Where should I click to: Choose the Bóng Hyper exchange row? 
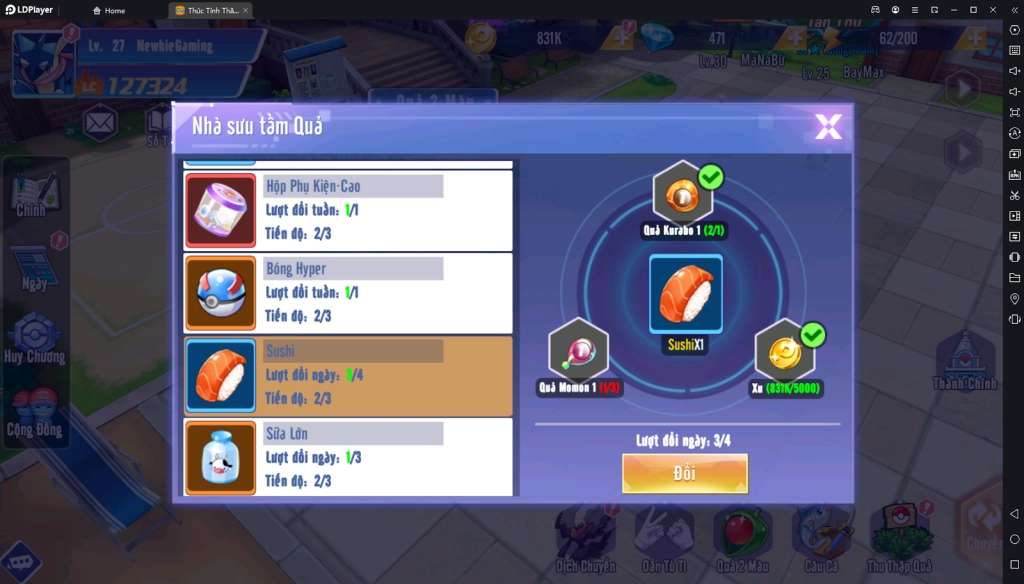pos(348,292)
